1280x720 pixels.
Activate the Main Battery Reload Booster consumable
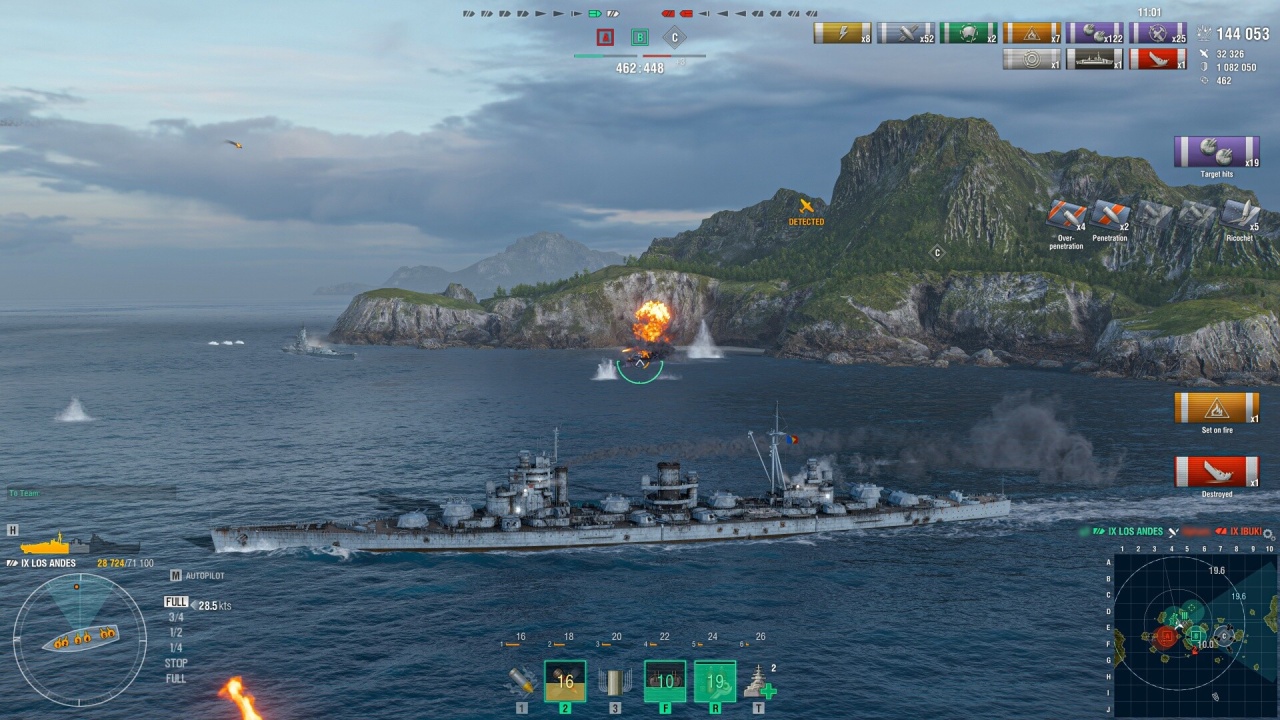coord(665,682)
